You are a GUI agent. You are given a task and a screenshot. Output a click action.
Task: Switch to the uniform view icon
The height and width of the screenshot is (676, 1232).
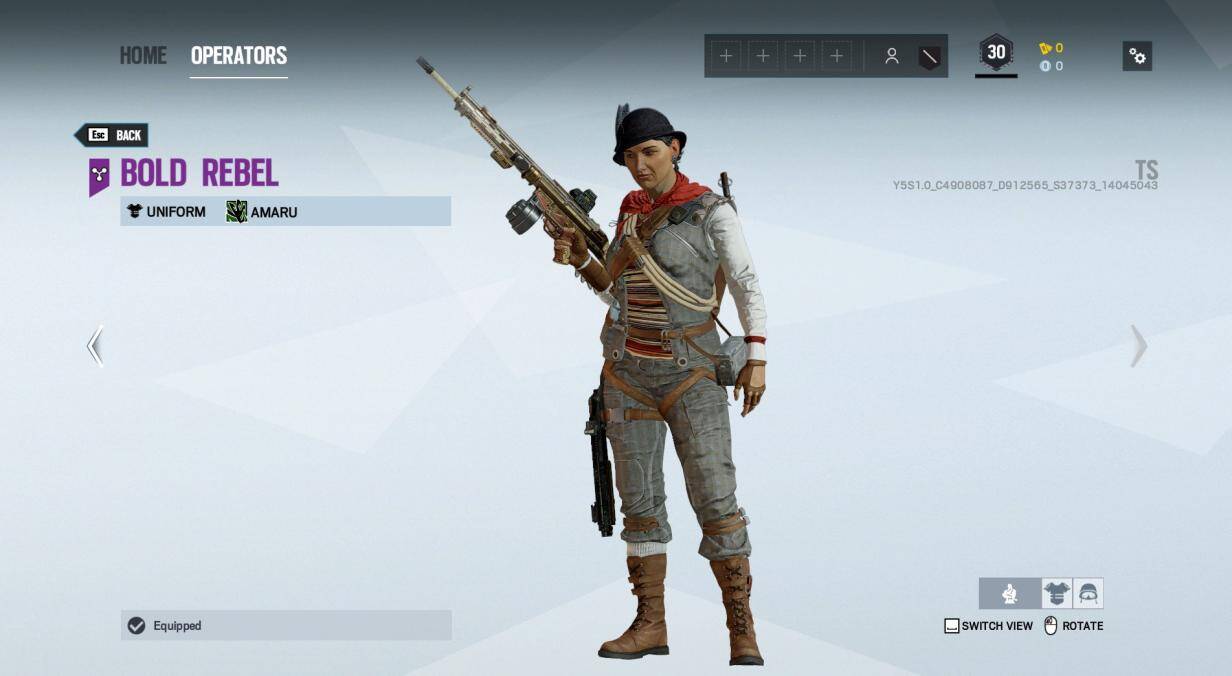pos(1056,594)
